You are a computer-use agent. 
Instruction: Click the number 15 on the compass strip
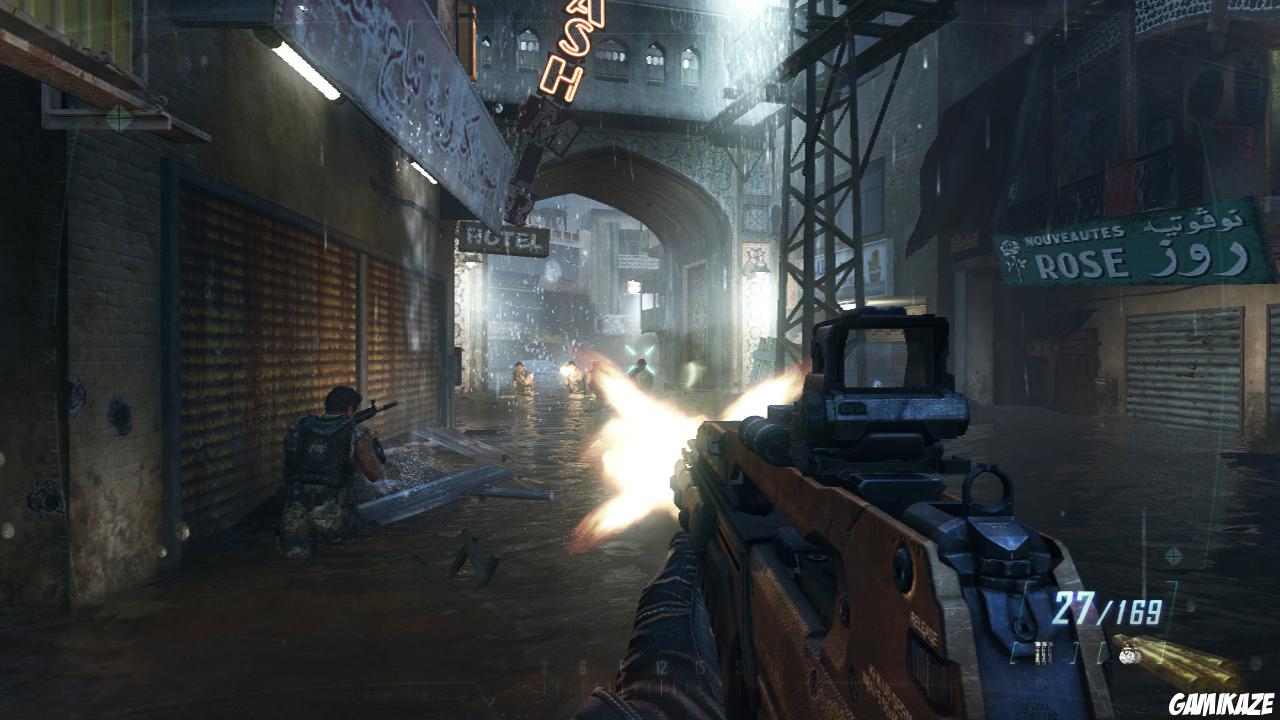click(700, 664)
